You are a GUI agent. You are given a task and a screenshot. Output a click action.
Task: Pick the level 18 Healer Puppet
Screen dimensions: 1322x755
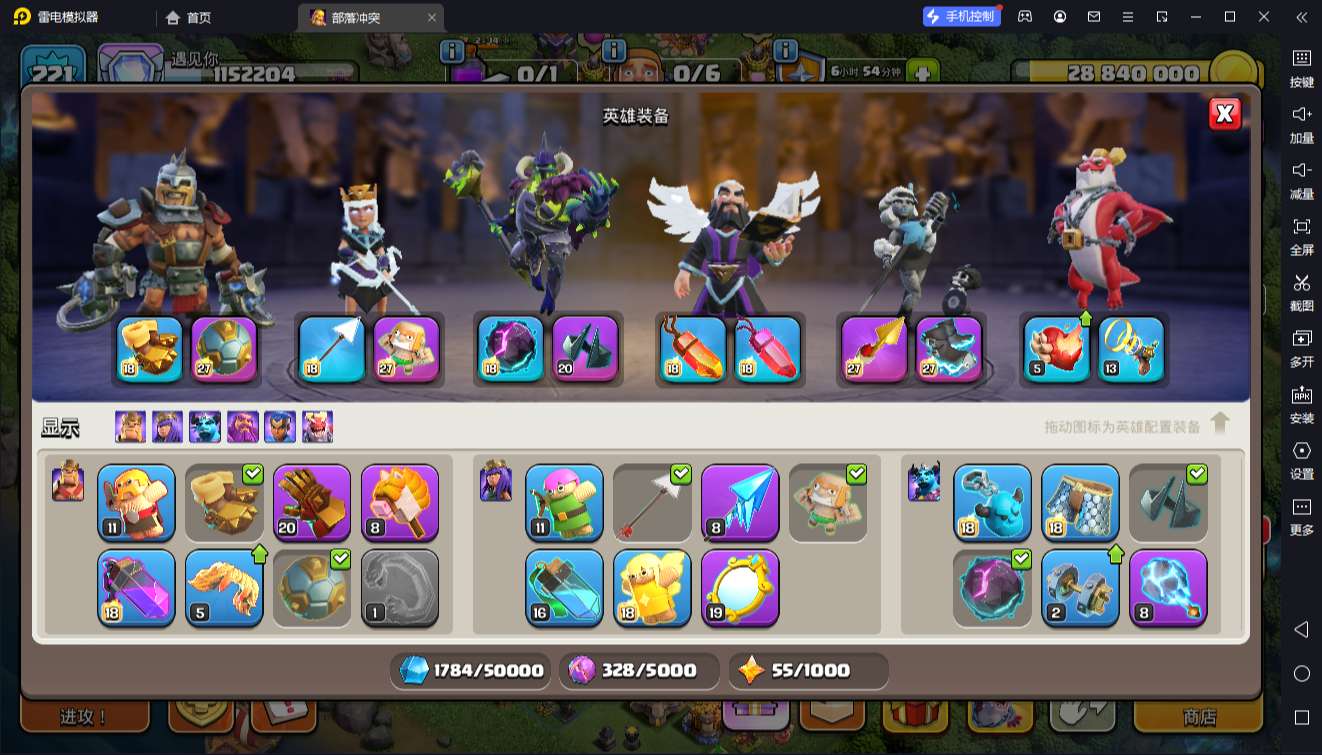point(652,587)
